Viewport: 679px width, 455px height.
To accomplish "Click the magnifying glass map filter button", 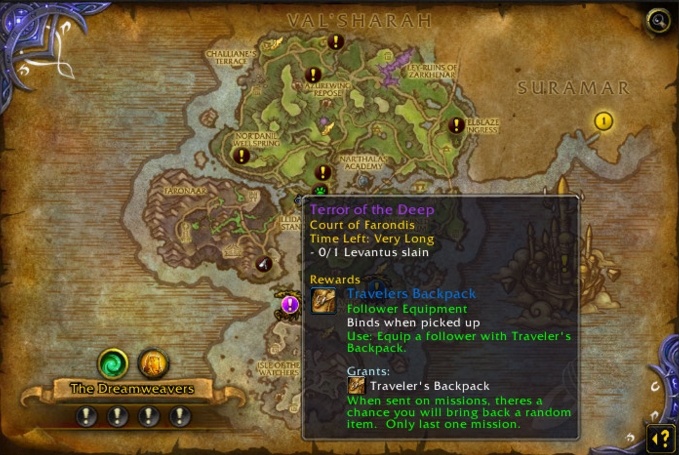I will pyautogui.click(x=657, y=19).
